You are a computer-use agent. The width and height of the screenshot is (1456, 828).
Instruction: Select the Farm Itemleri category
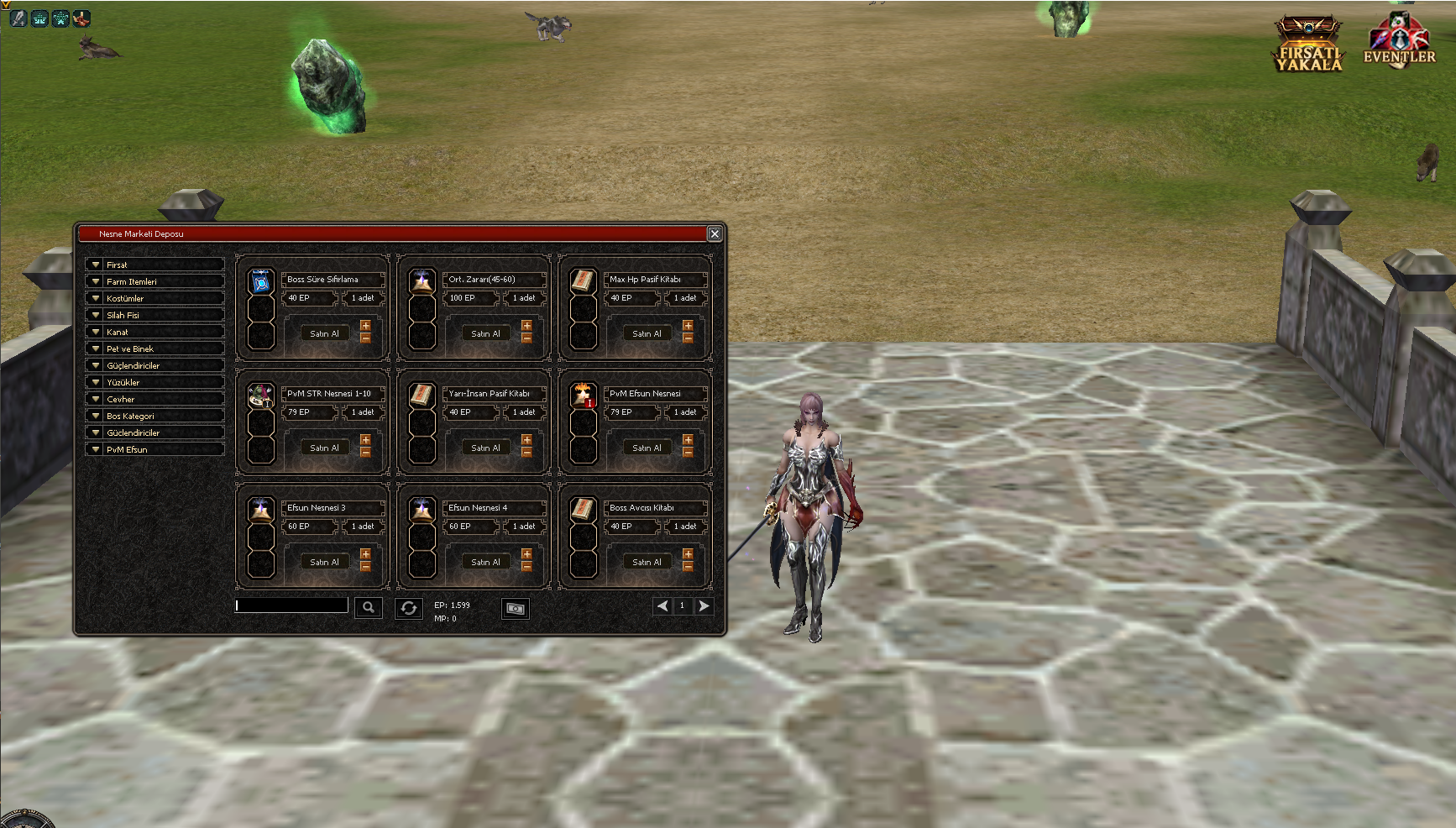pyautogui.click(x=155, y=281)
